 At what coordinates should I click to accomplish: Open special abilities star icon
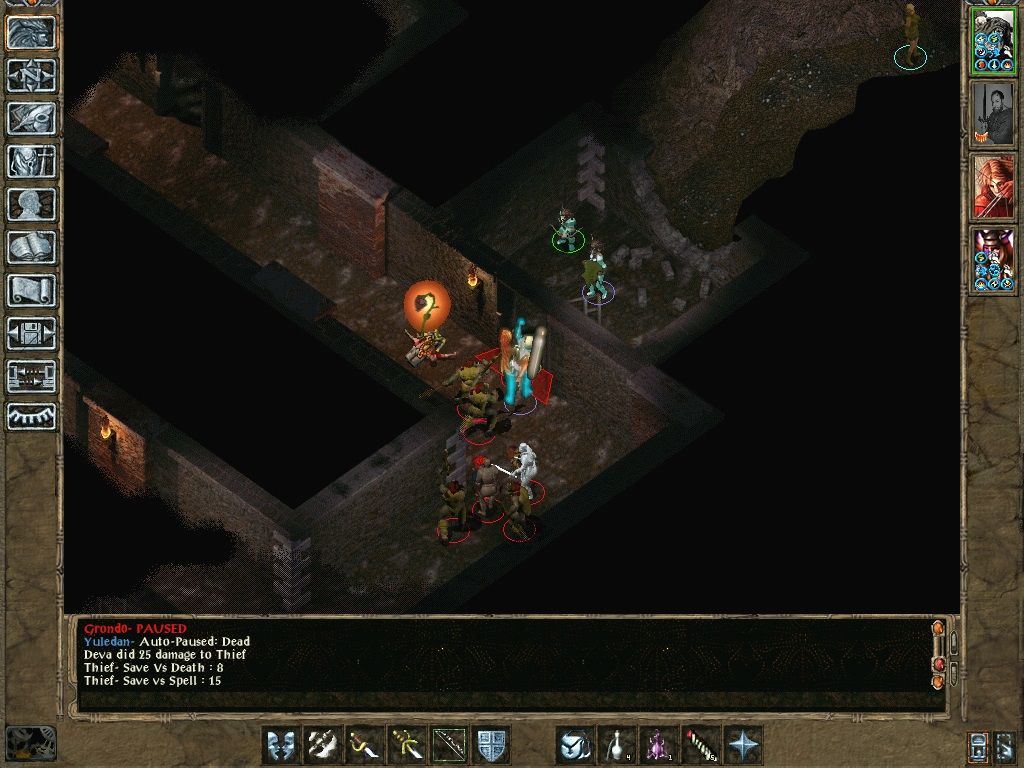tap(743, 745)
